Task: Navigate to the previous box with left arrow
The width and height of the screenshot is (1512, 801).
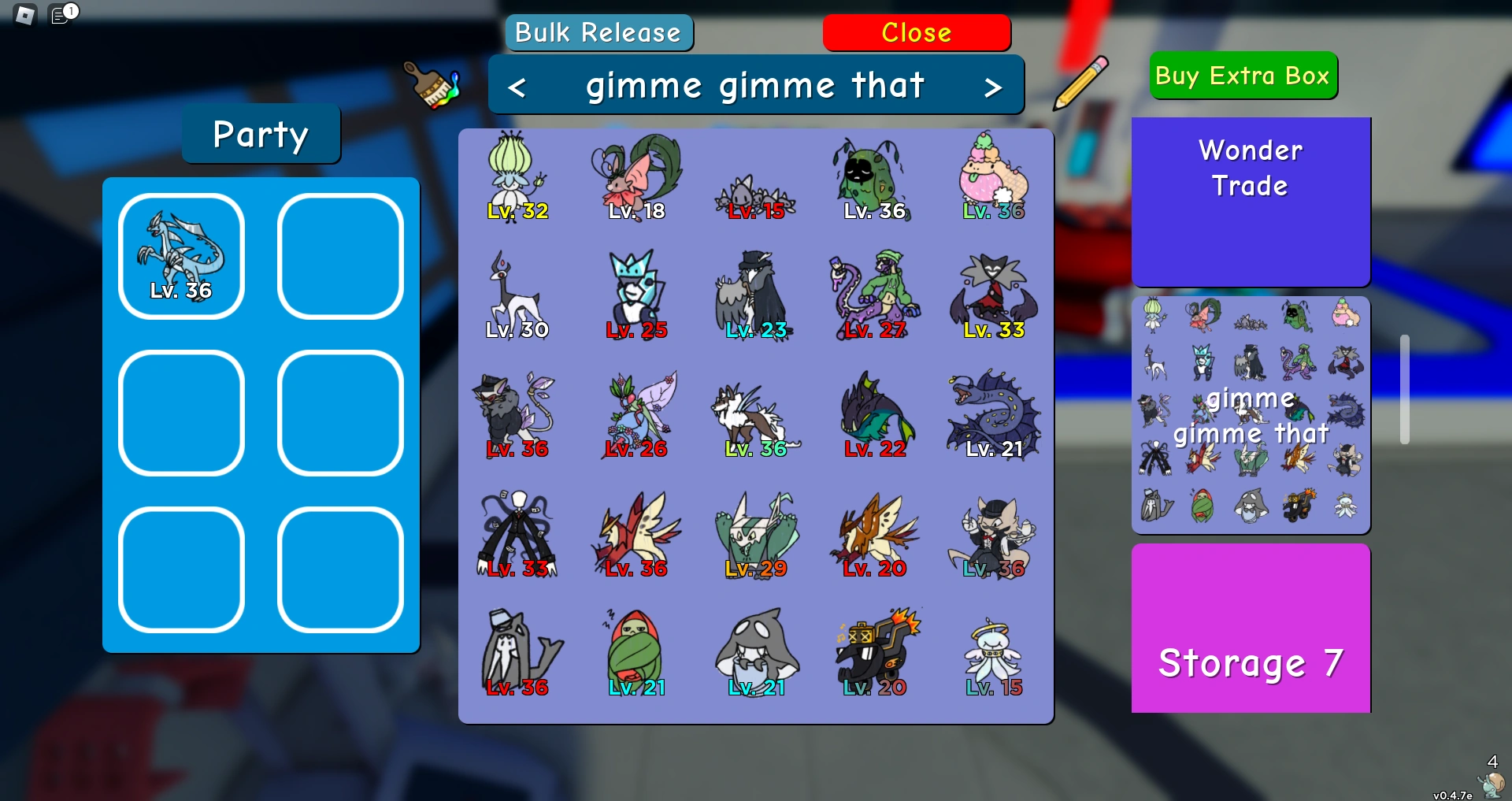Action: pos(519,85)
